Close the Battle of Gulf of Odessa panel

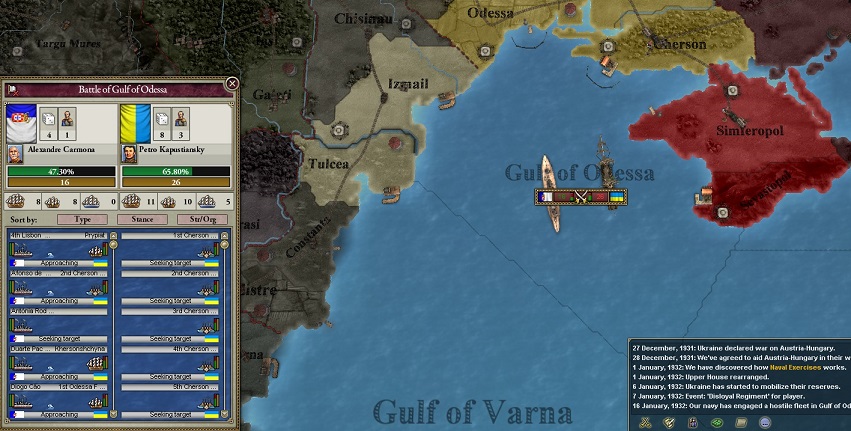click(232, 84)
